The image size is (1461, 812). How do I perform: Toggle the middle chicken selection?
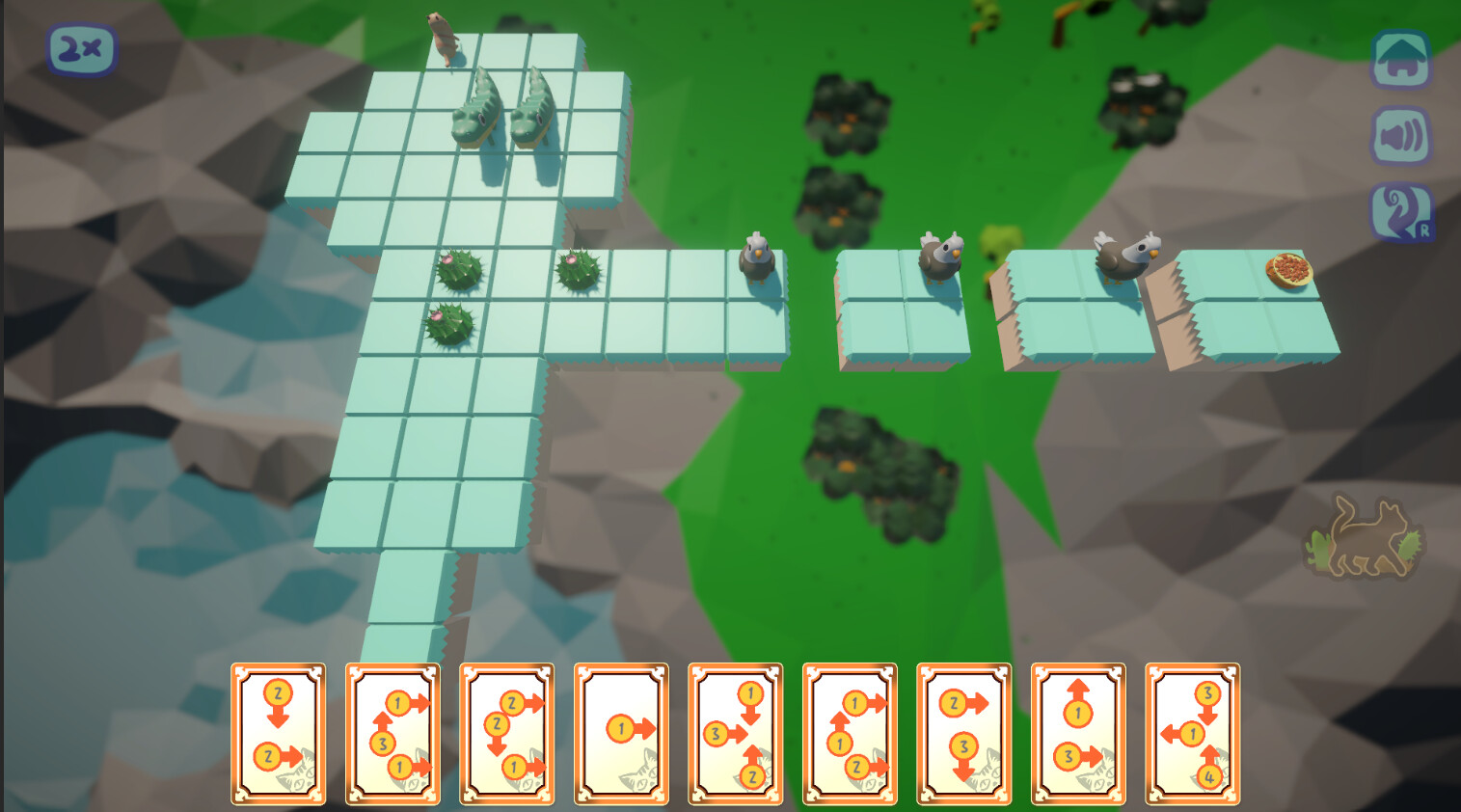coord(940,254)
